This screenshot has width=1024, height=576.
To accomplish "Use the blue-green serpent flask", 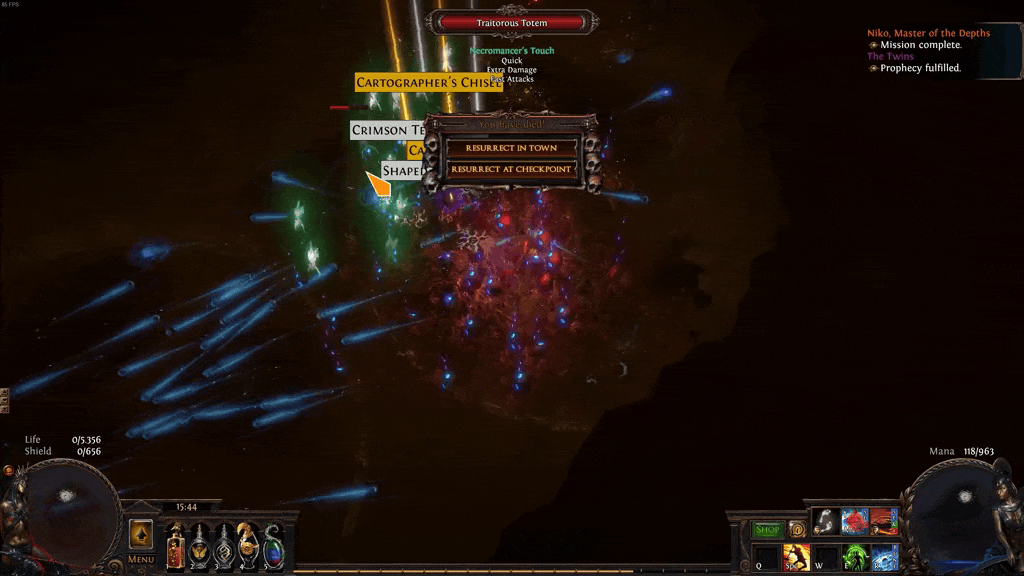I will [272, 545].
